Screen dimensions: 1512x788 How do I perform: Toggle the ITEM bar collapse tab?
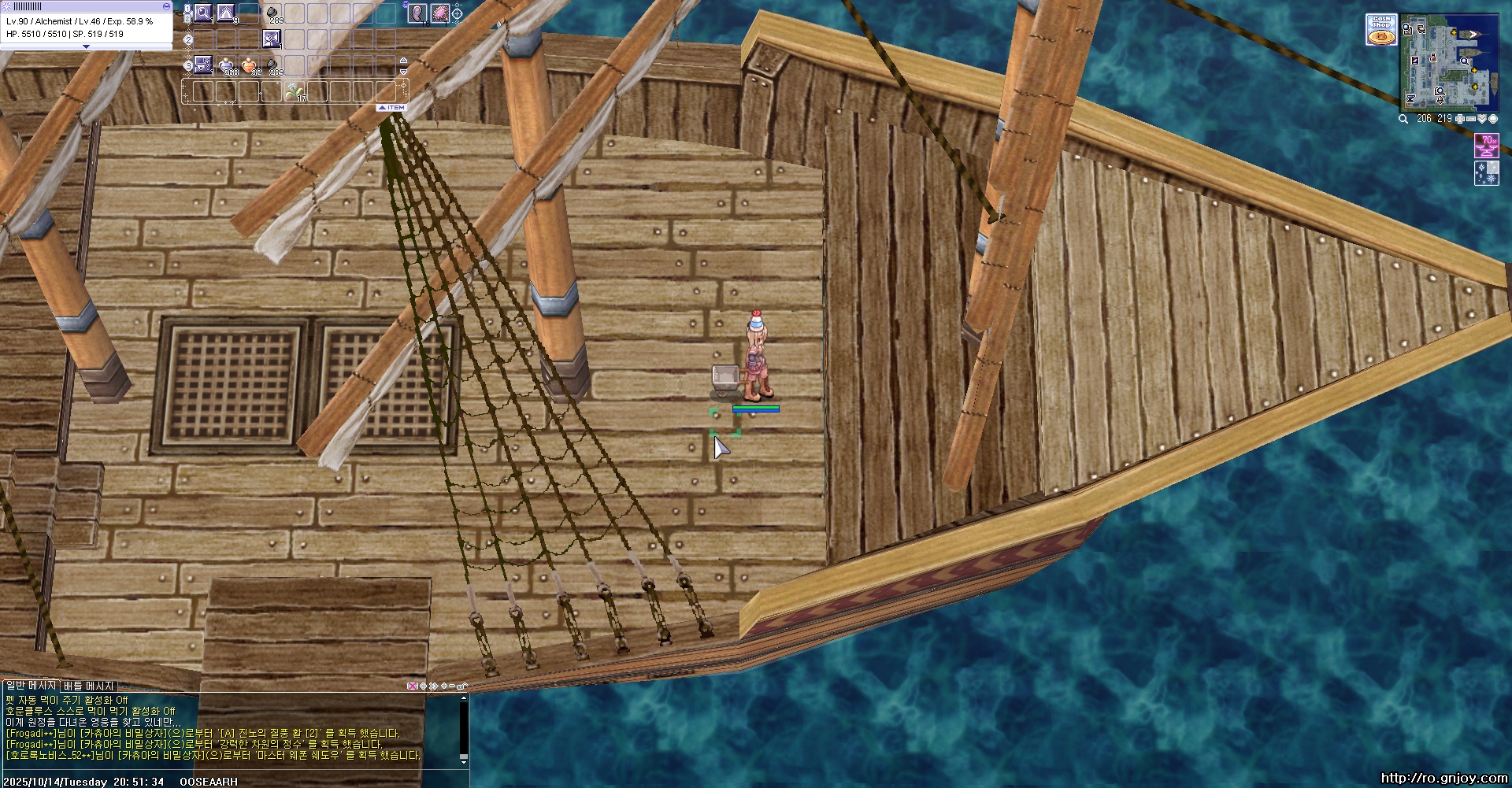pyautogui.click(x=391, y=107)
